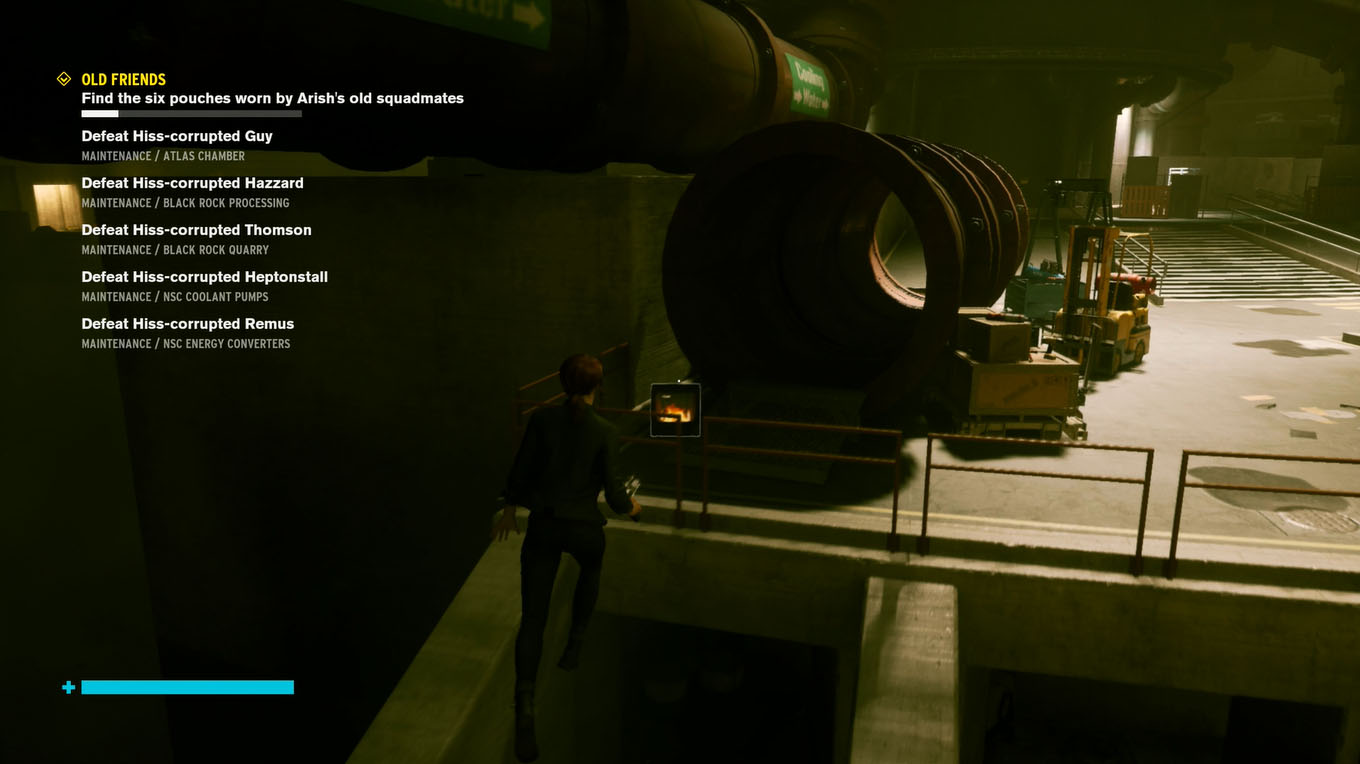Click the yellow diamond mission icon
Viewport: 1360px width, 764px height.
click(x=64, y=79)
